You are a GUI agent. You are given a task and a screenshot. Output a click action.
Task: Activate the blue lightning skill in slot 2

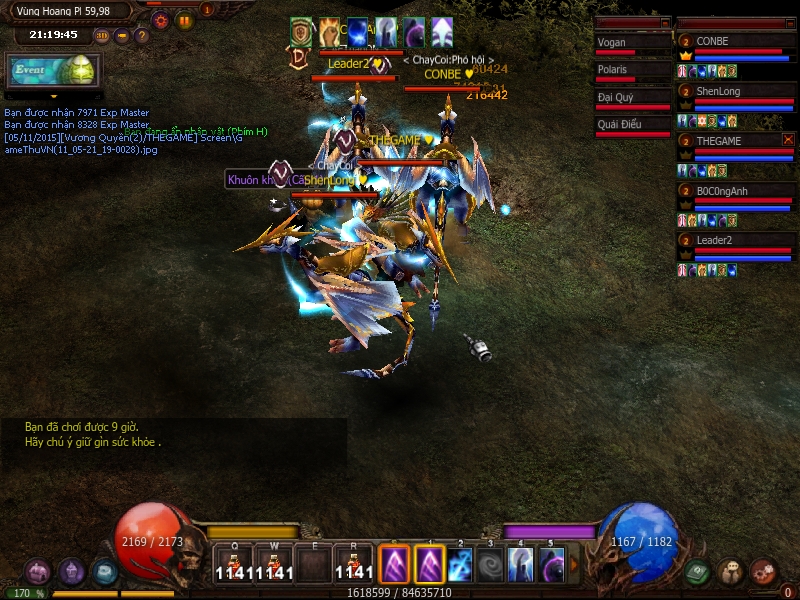[x=459, y=564]
